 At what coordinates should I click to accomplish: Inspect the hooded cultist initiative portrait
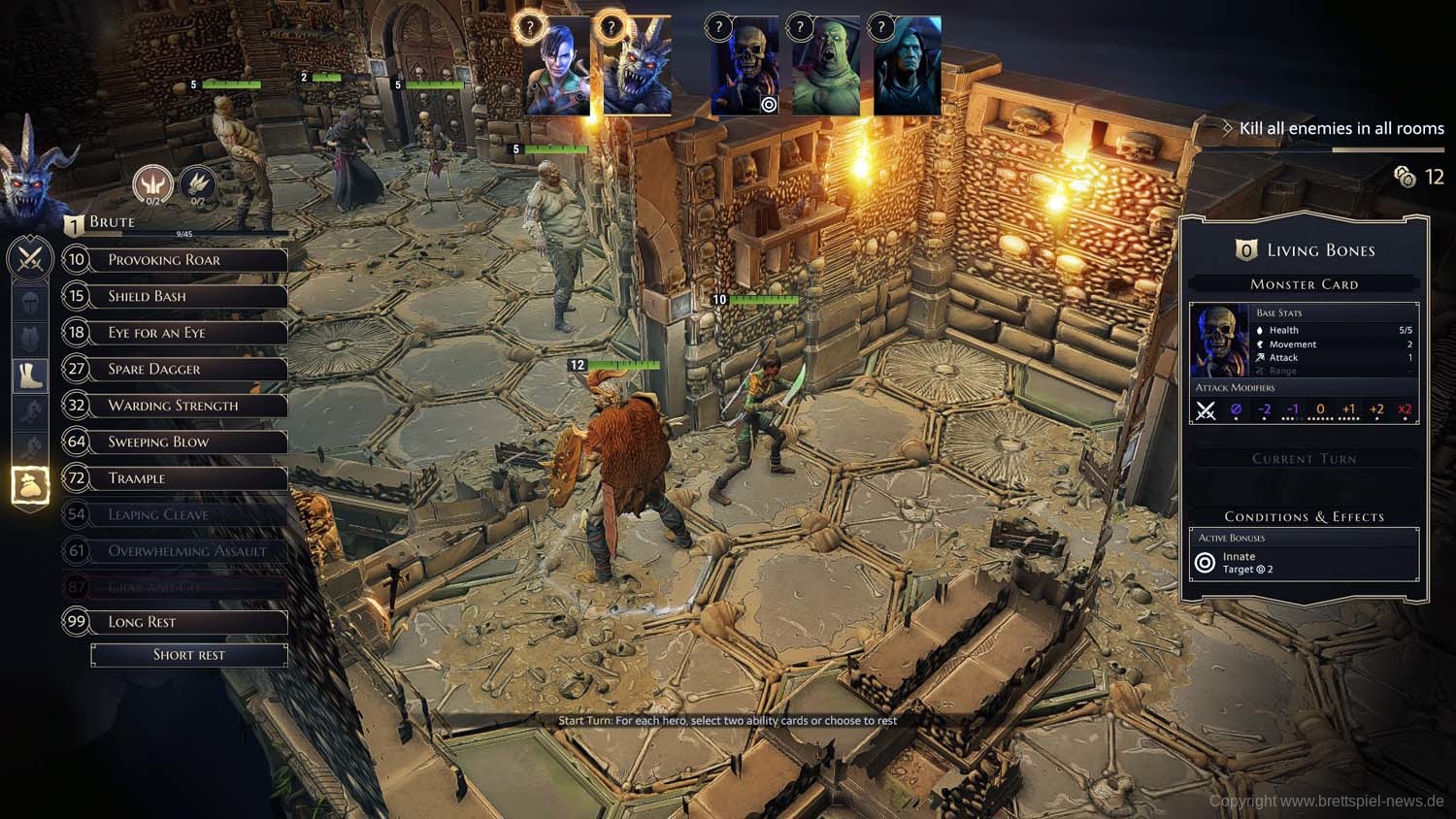[907, 66]
